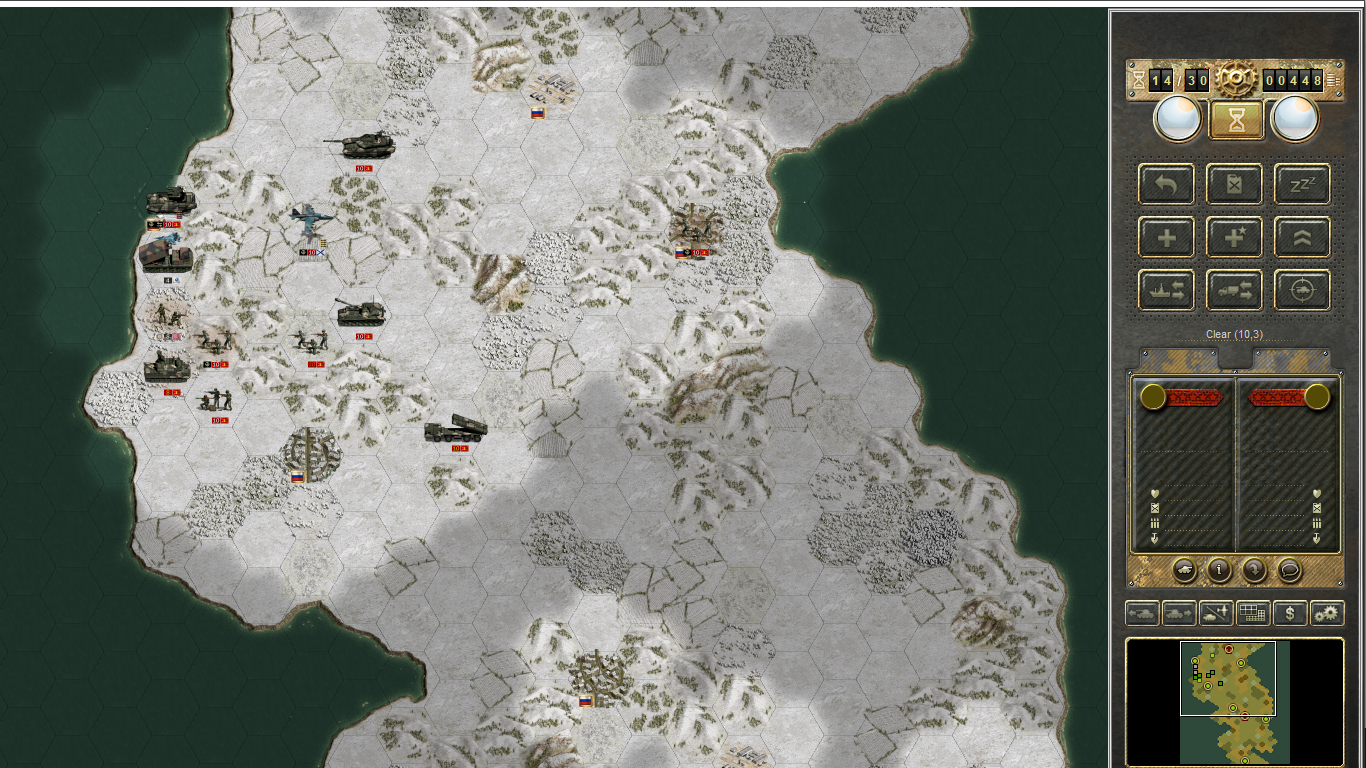The width and height of the screenshot is (1366, 768).
Task: Open the round tank icon unit button
Action: click(1184, 570)
